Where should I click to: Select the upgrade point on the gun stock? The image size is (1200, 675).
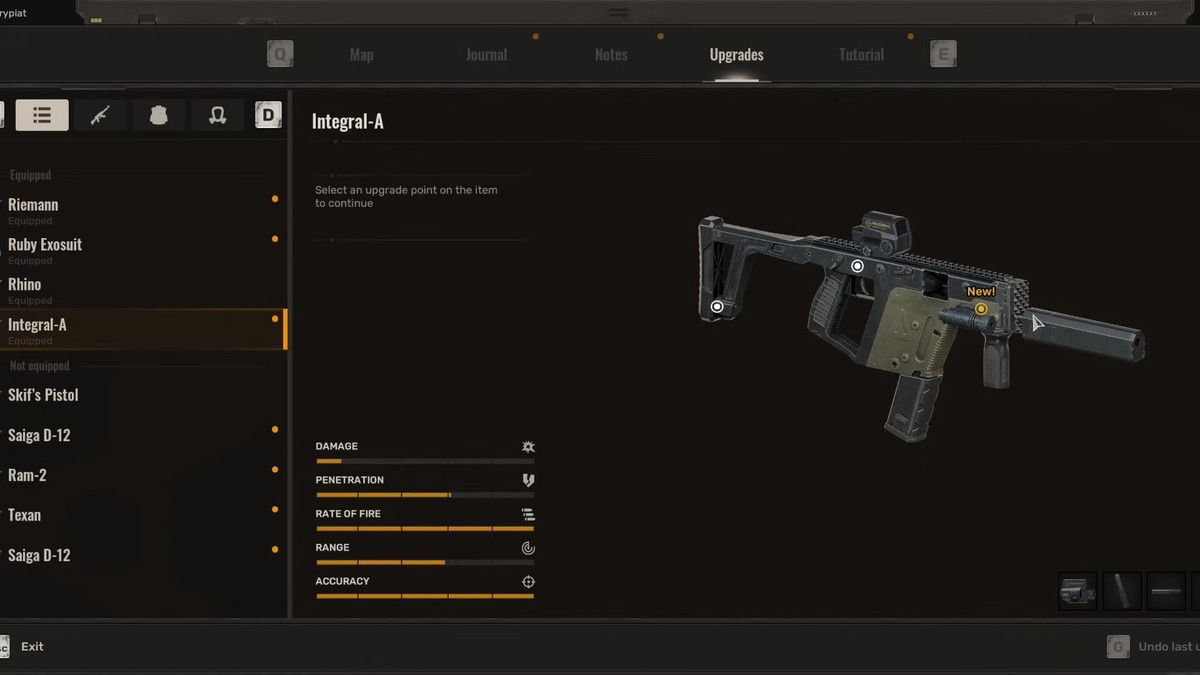point(717,307)
